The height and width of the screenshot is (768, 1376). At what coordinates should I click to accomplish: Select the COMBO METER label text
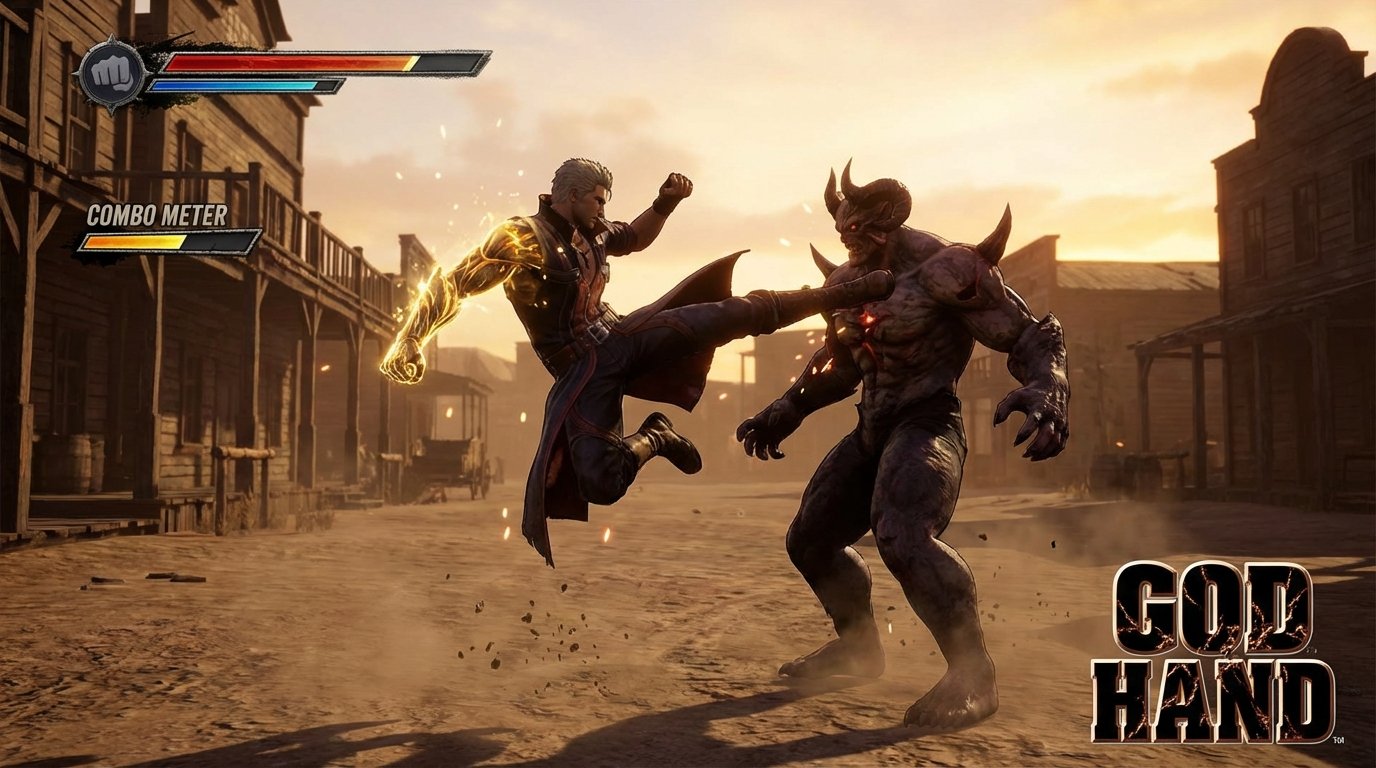point(160,212)
